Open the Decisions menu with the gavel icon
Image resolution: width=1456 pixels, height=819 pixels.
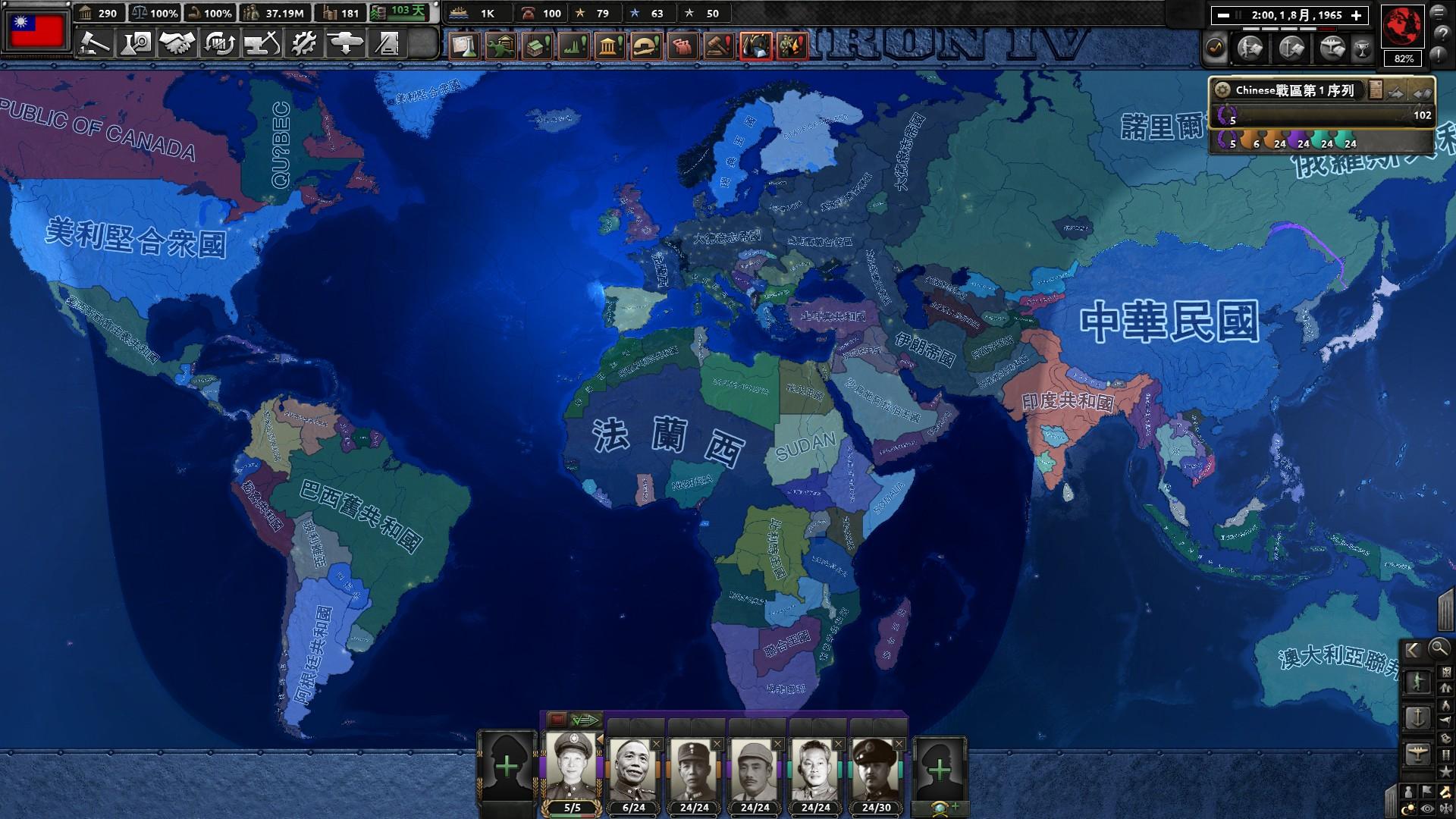(x=94, y=45)
